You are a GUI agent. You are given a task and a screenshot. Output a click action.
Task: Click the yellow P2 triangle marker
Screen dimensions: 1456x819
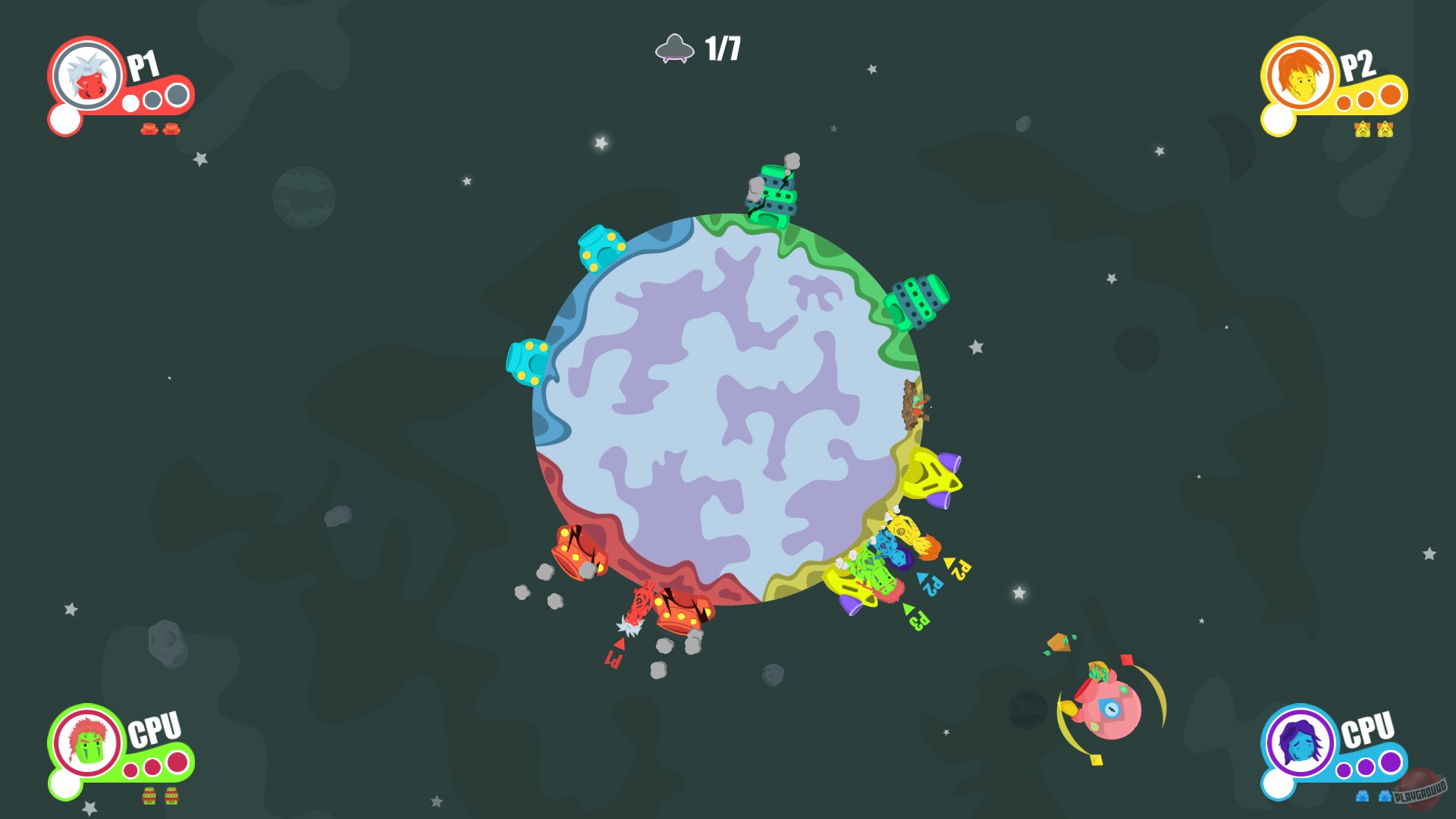[948, 563]
